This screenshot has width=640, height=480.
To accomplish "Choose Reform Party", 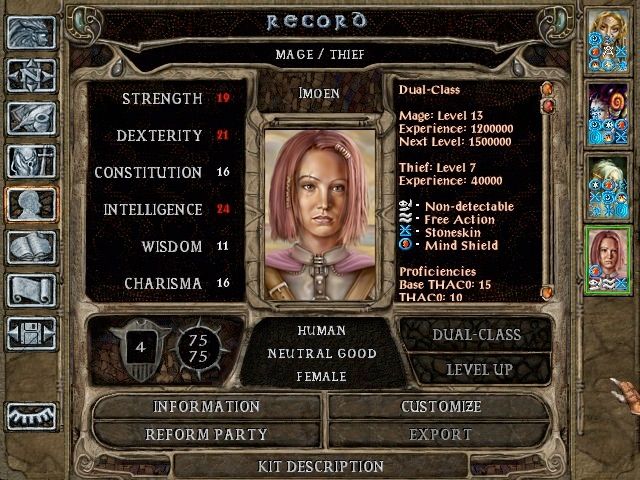I will coord(206,435).
